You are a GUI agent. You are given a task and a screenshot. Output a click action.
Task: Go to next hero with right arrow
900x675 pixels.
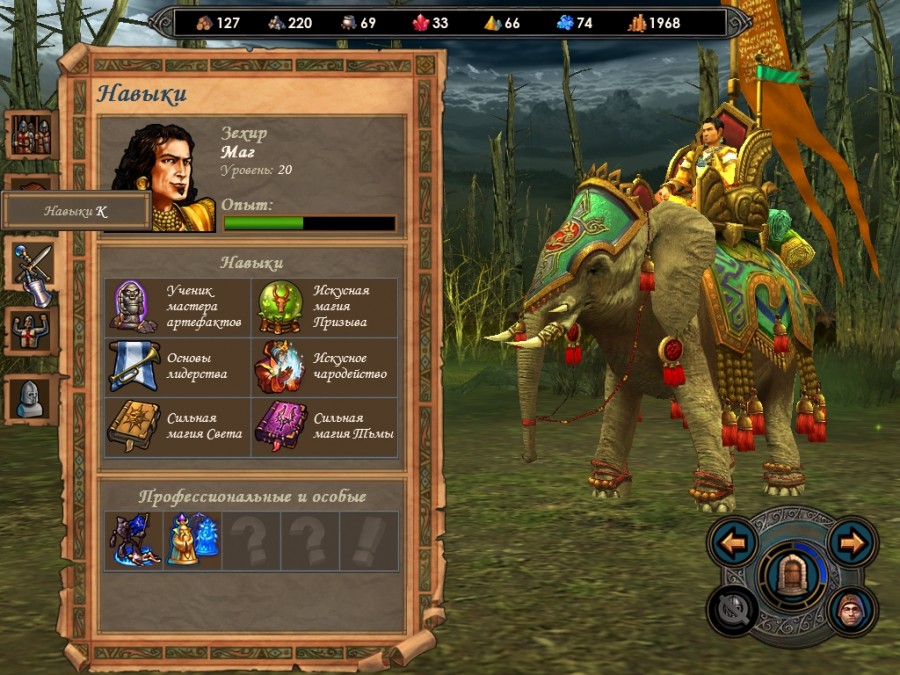click(x=852, y=544)
